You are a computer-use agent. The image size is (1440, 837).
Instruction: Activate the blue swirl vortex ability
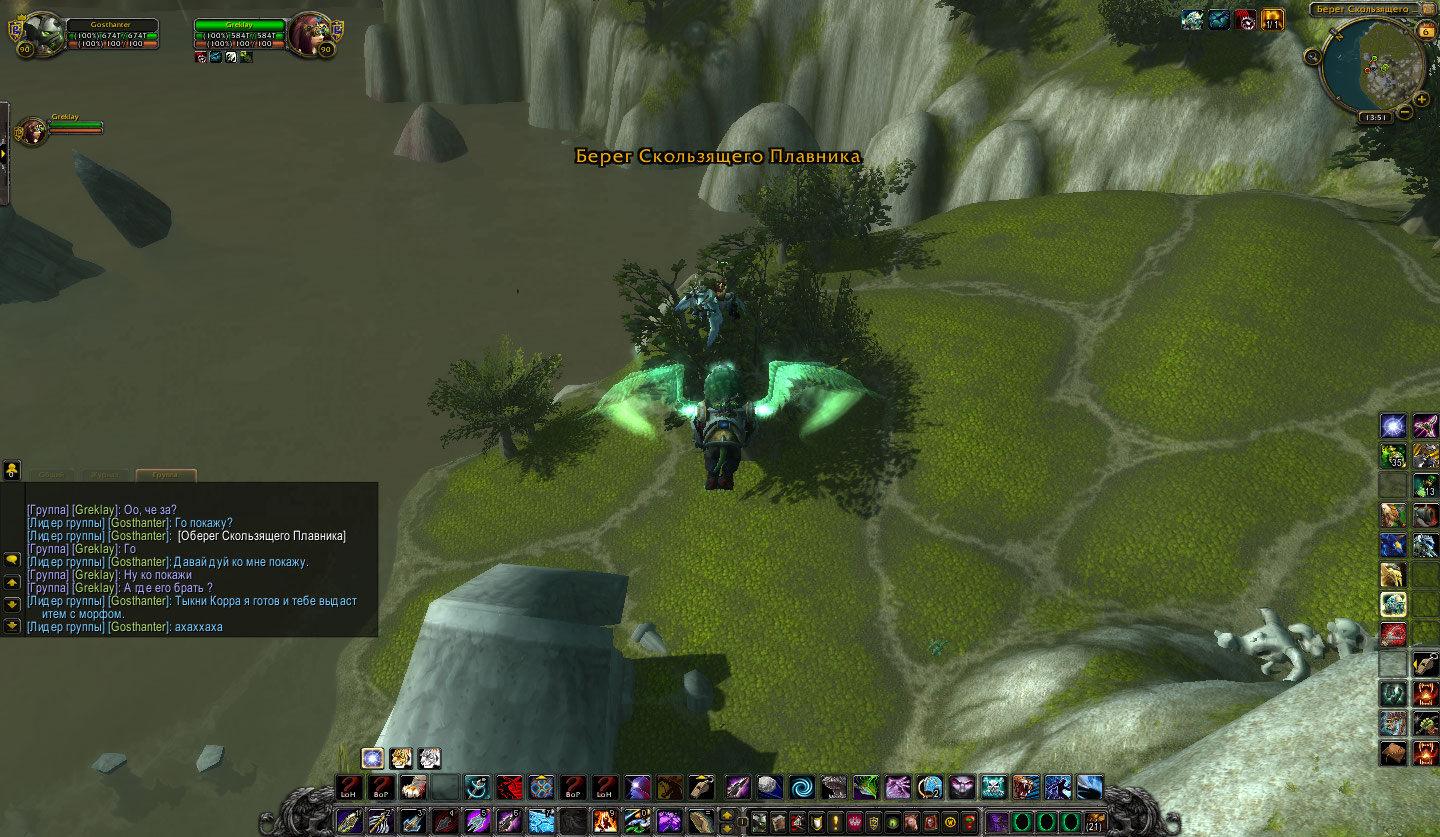point(801,787)
